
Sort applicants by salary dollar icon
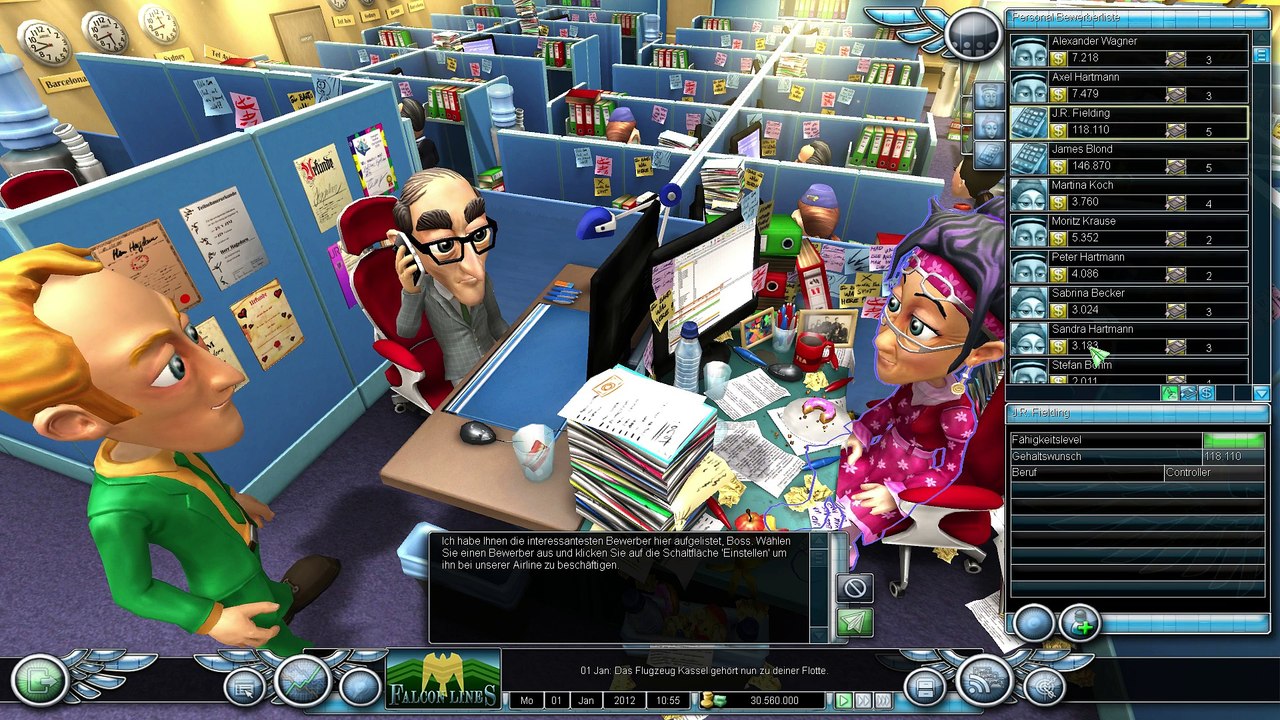click(1207, 393)
